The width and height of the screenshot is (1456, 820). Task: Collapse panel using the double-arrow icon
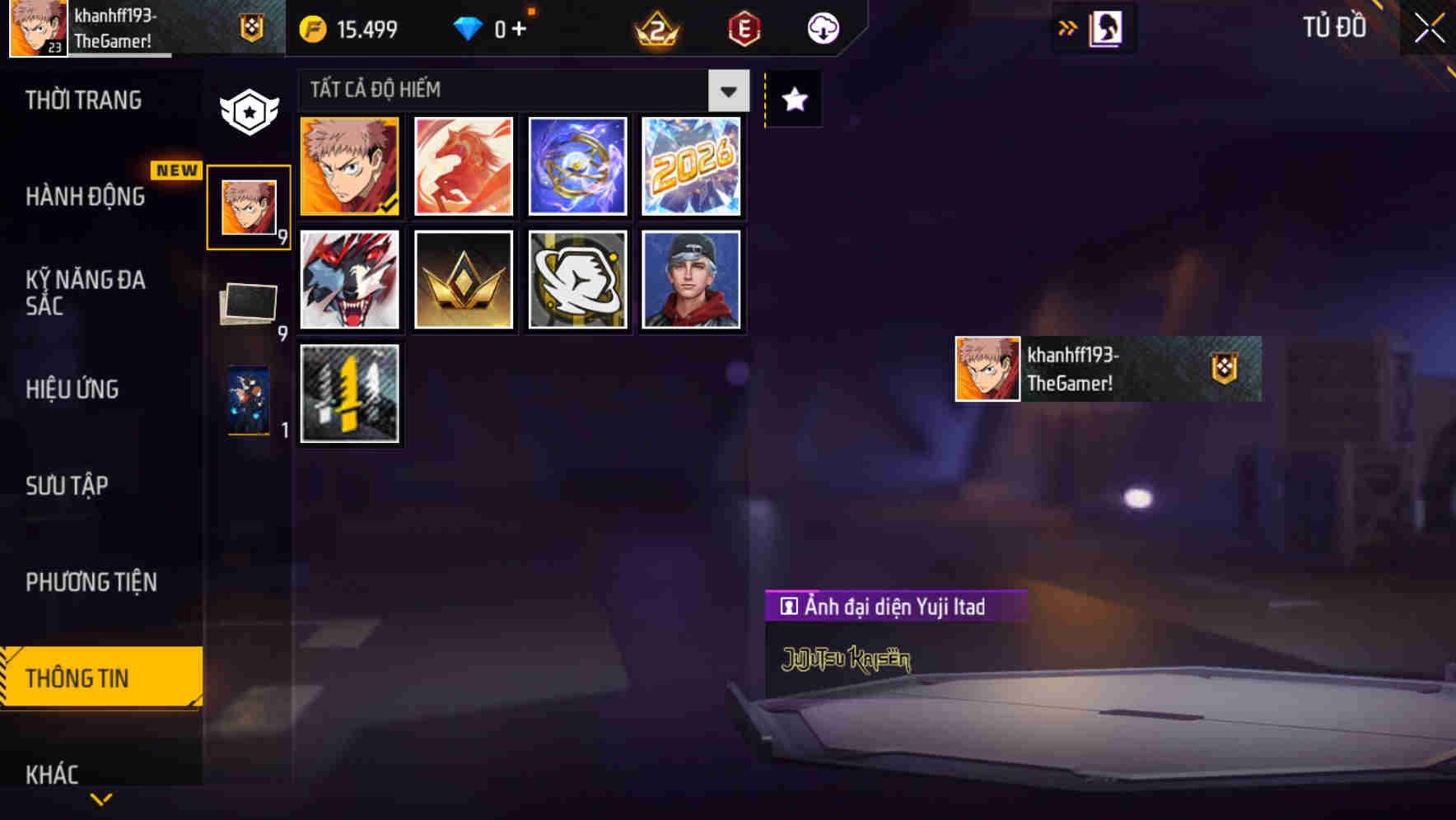pyautogui.click(x=1068, y=27)
